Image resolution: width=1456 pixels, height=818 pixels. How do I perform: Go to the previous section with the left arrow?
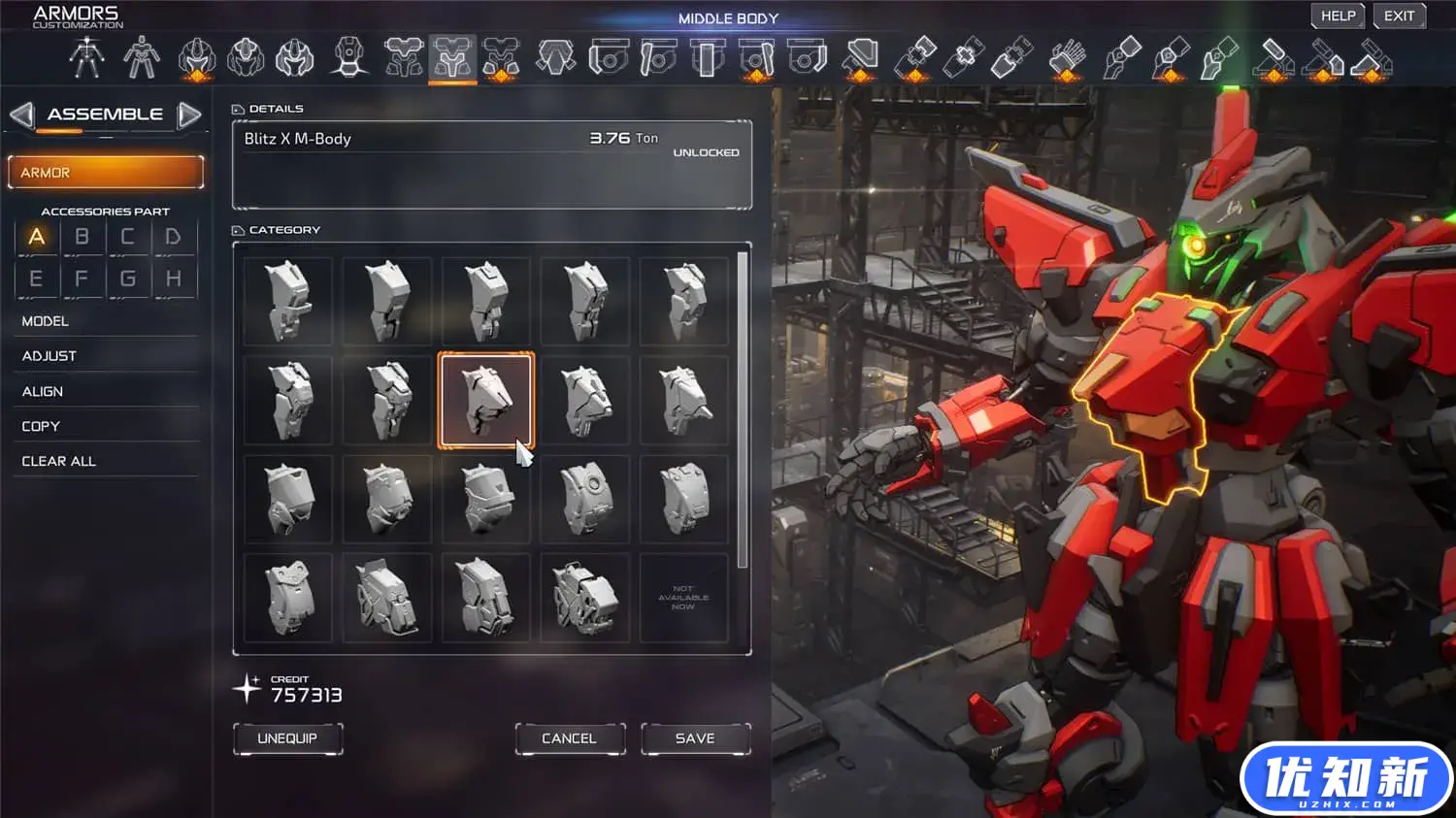(x=21, y=115)
